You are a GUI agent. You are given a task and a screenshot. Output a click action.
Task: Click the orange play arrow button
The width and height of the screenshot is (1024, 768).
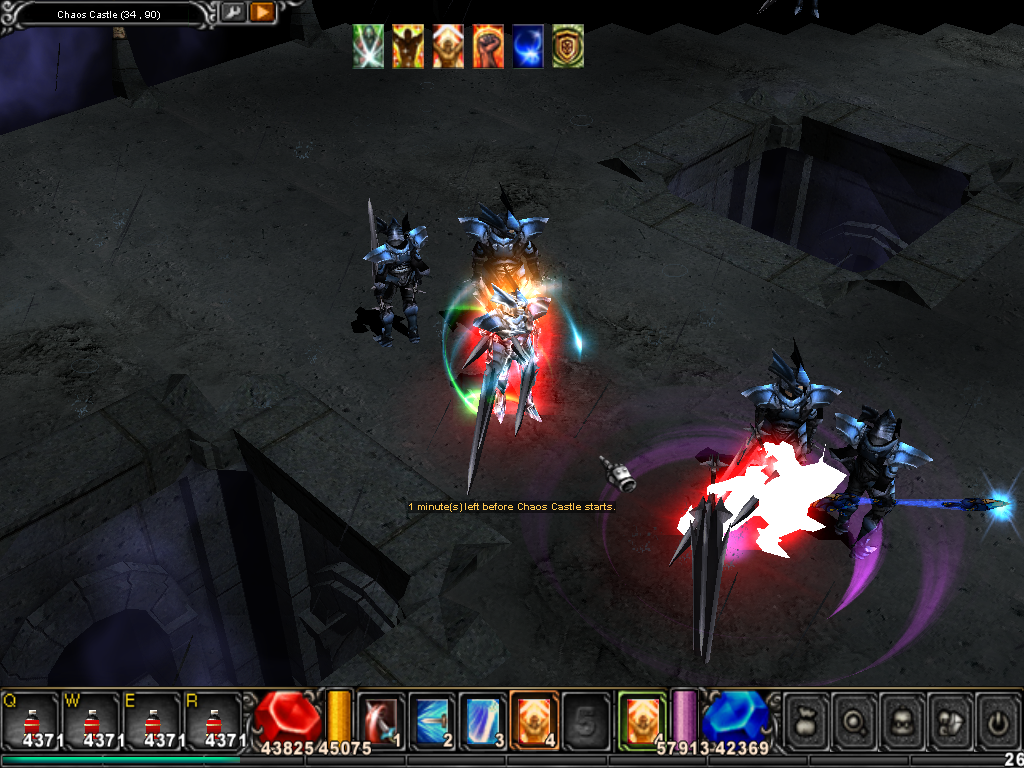(x=262, y=13)
